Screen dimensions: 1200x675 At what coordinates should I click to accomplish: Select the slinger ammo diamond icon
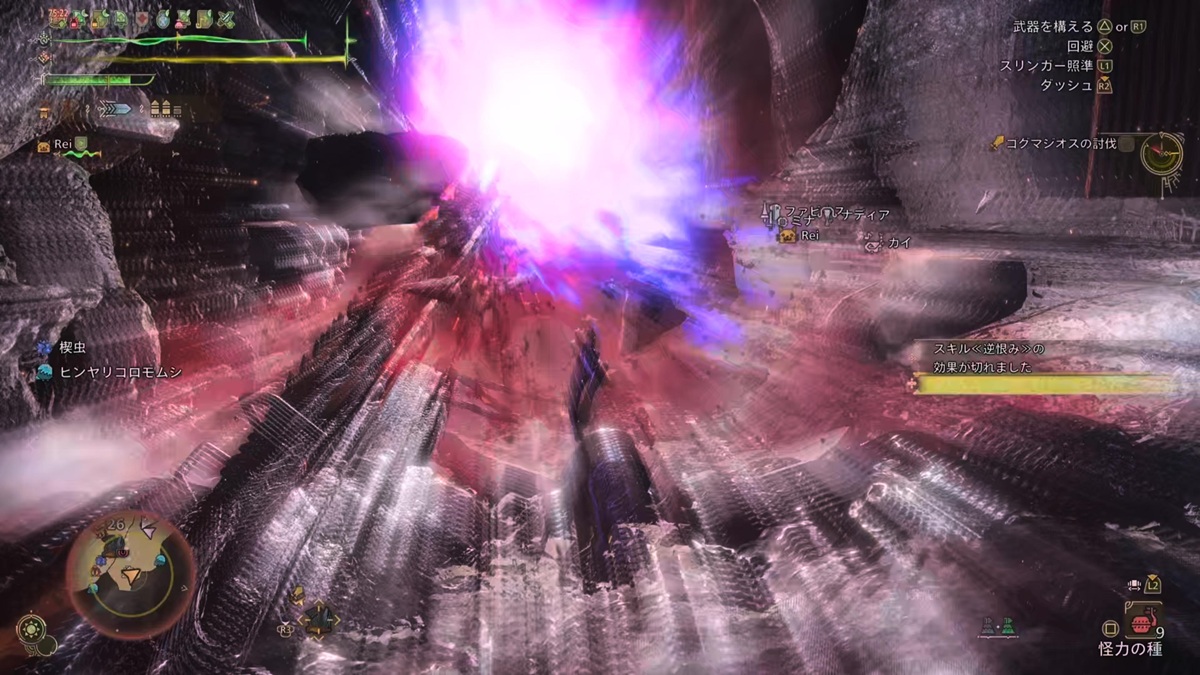(x=320, y=619)
